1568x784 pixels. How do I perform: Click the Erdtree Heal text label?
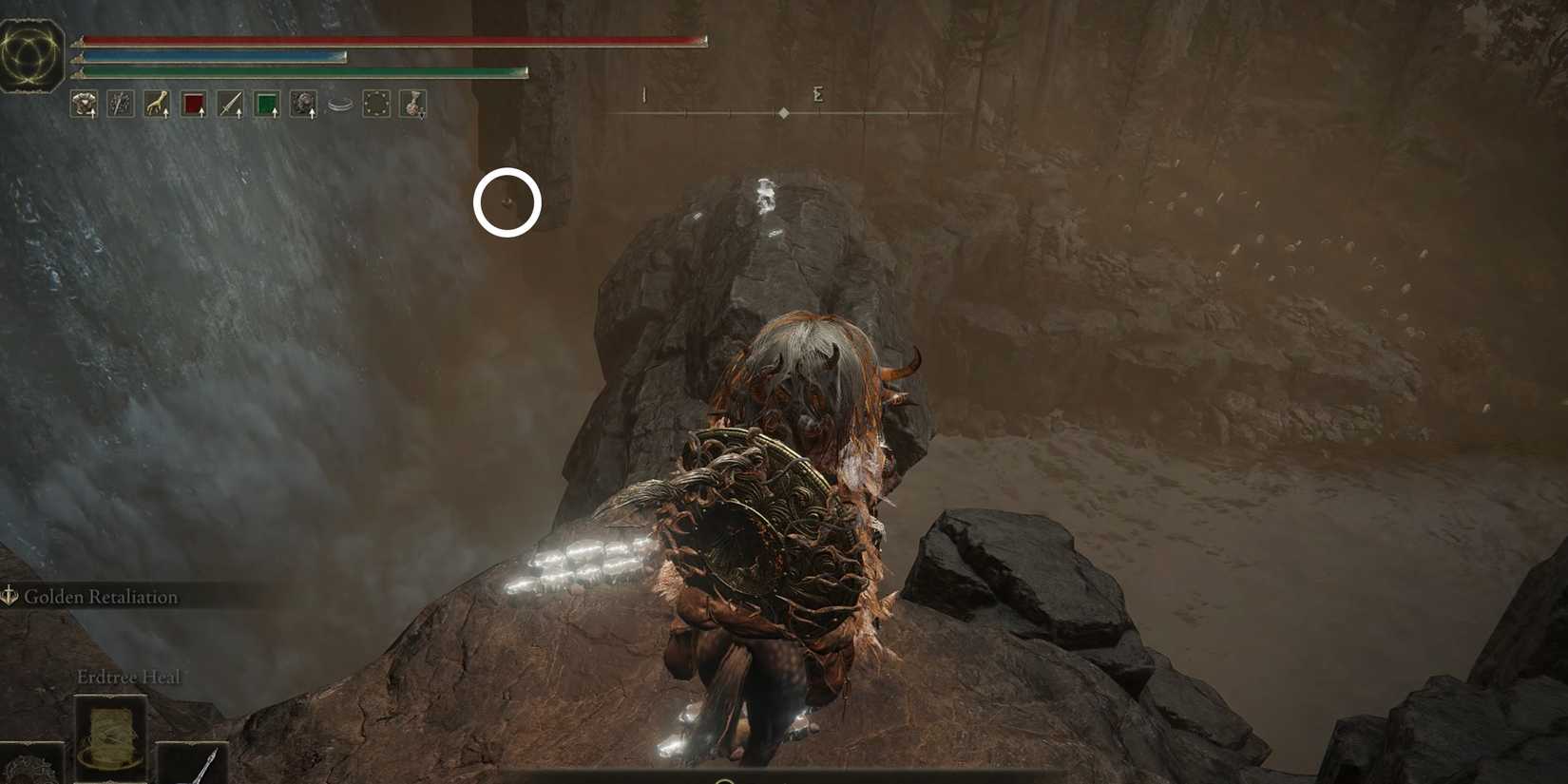(x=128, y=676)
